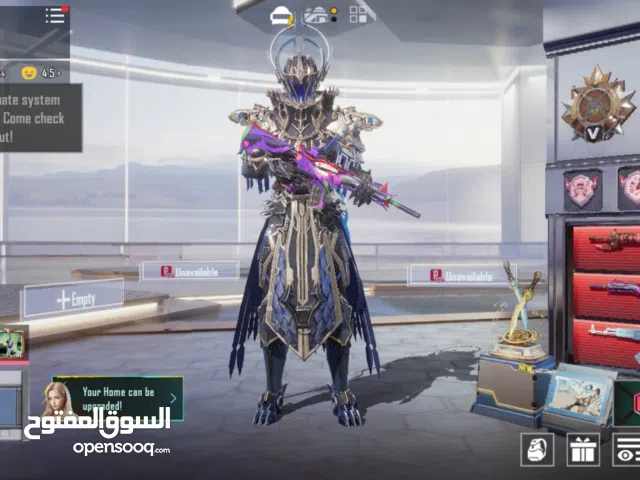Toggle the eye visibility options button
The width and height of the screenshot is (640, 480).
(626, 450)
